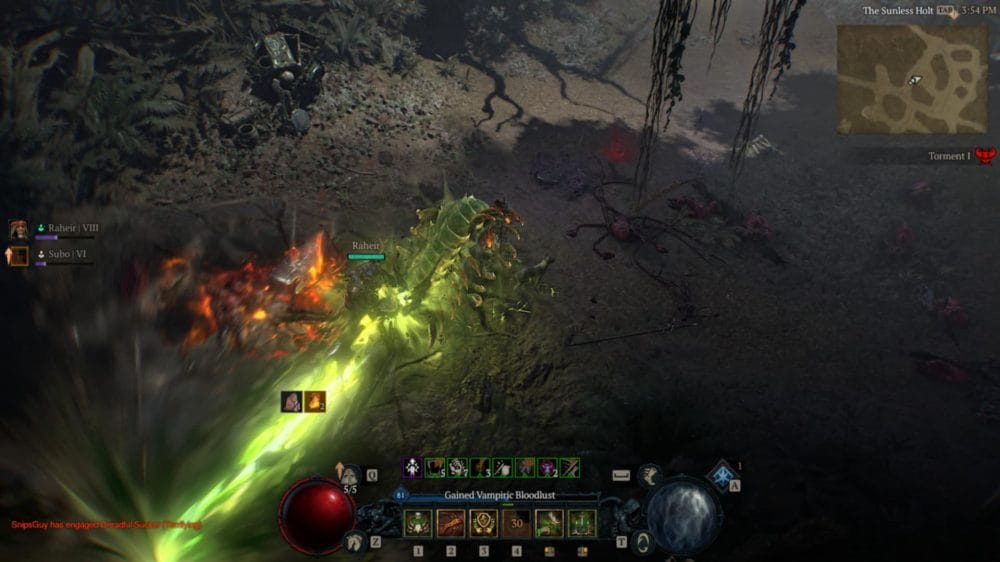This screenshot has width=1000, height=562.
Task: Activate the green totem skill in last slot
Action: point(582,523)
